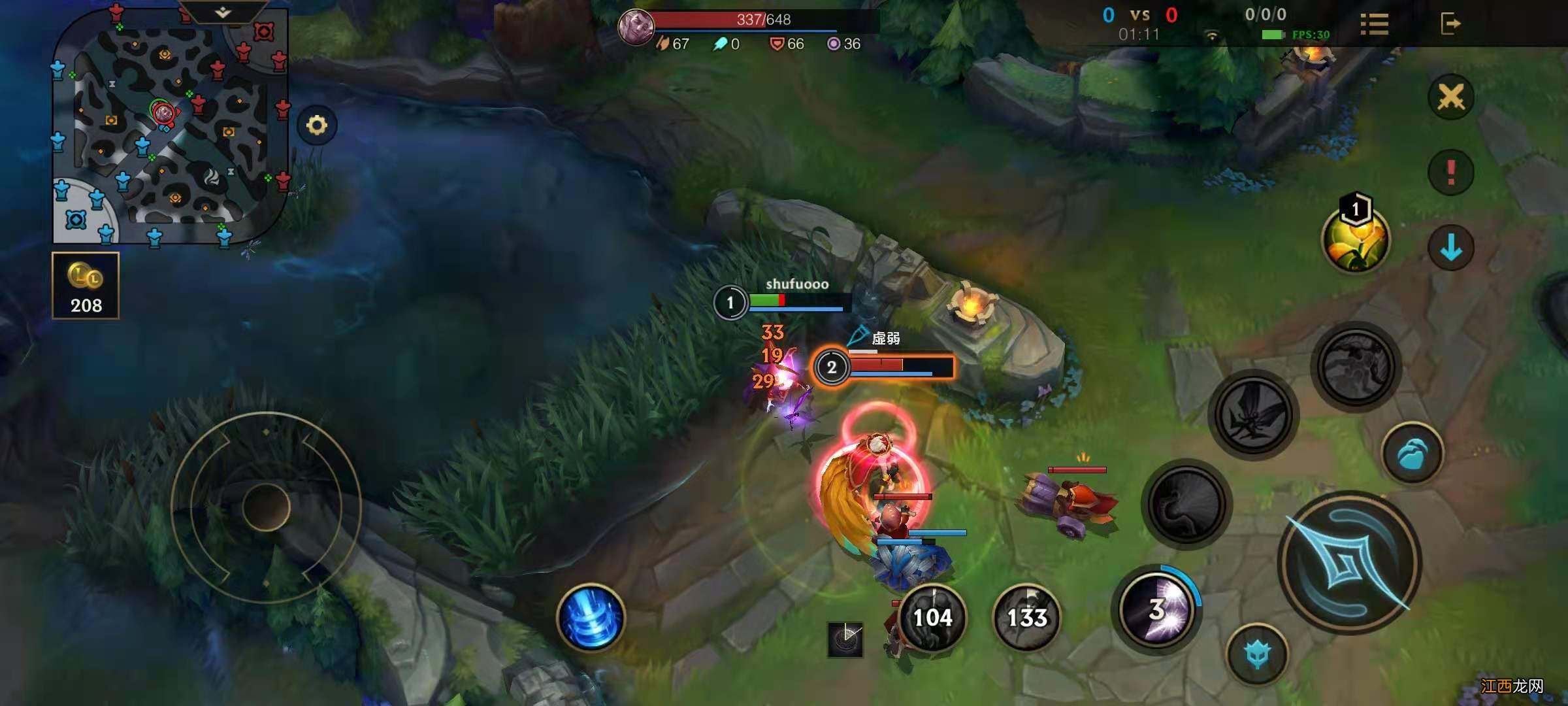Tap the virtual movement joystick
Screen dimensions: 1568x706
(x=266, y=507)
